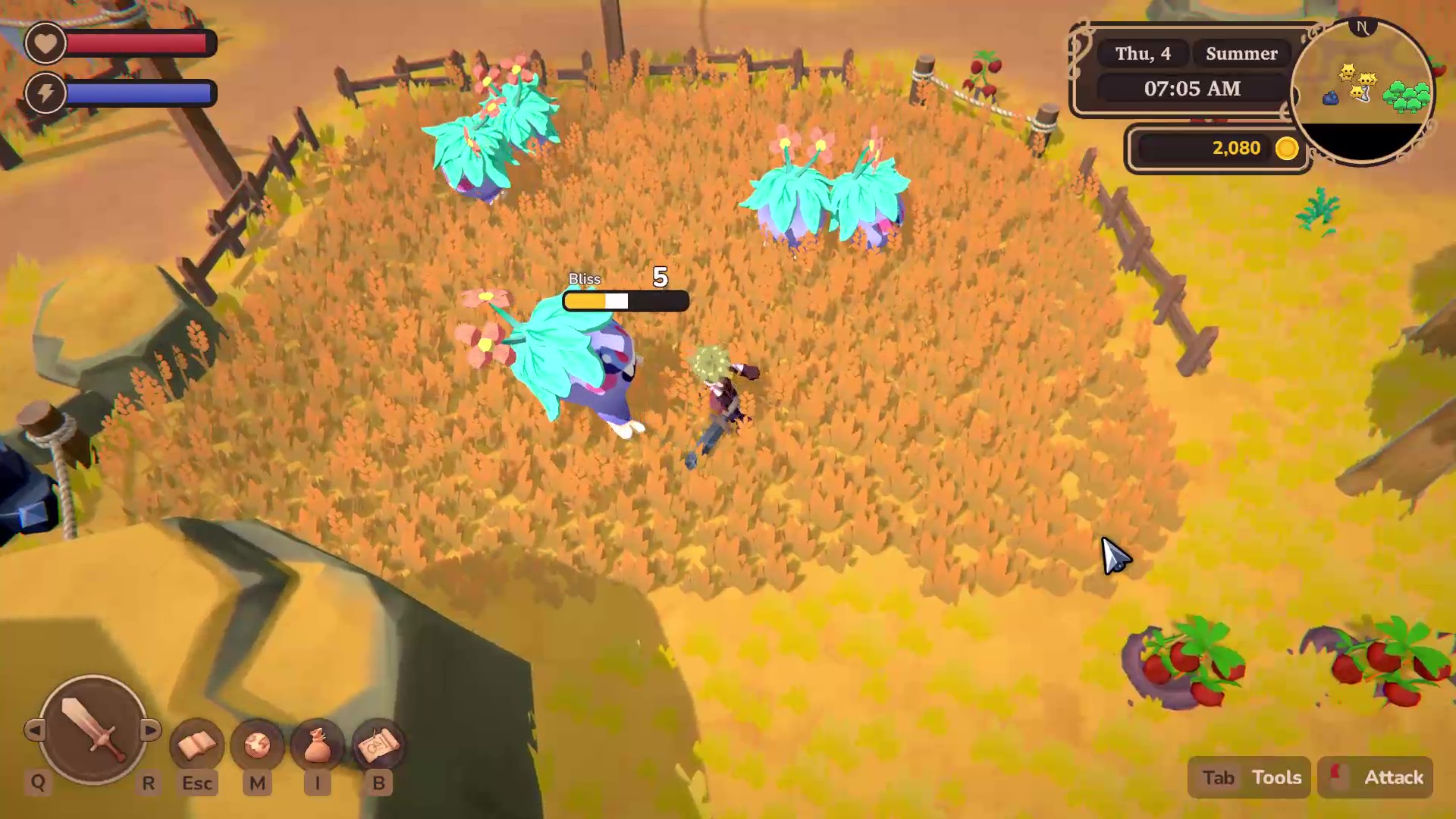Viewport: 1456px width, 819px height.
Task: Open the build blueprint scroll icon
Action: (x=378, y=745)
